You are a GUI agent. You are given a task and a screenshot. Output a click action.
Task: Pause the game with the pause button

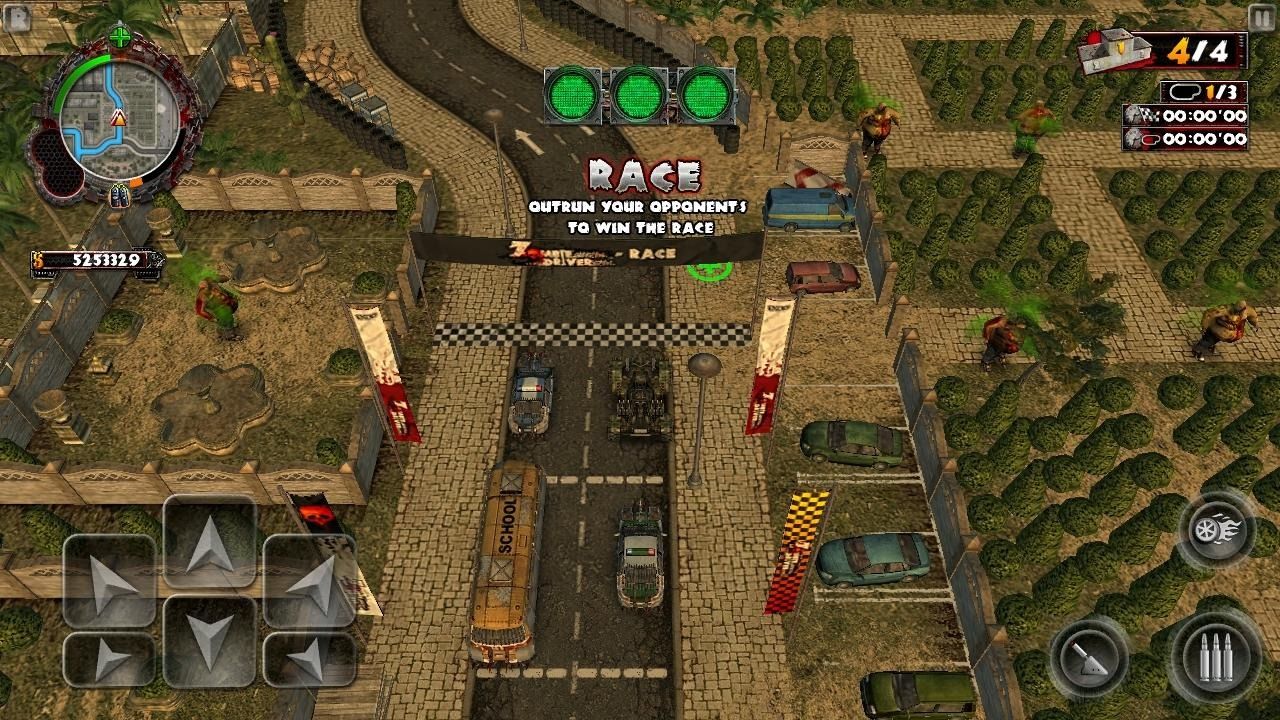pyautogui.click(x=1262, y=17)
